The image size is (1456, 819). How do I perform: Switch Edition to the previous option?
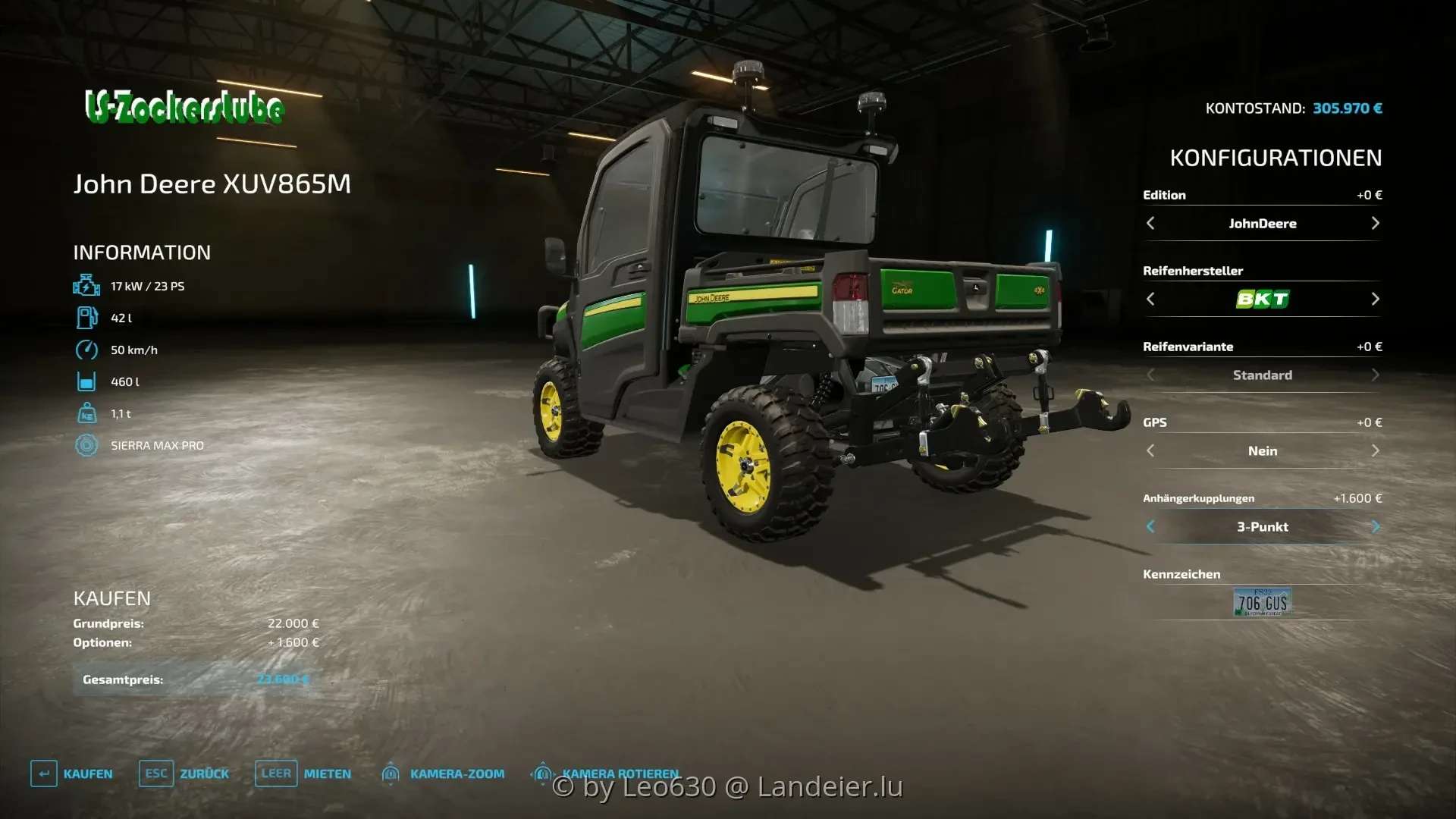point(1150,223)
